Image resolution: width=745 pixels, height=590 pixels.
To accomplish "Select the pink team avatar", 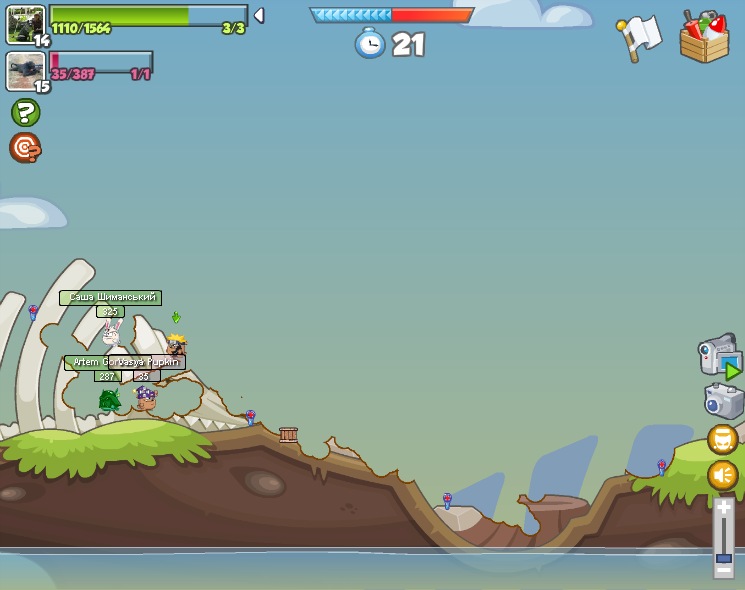I will tap(25, 71).
